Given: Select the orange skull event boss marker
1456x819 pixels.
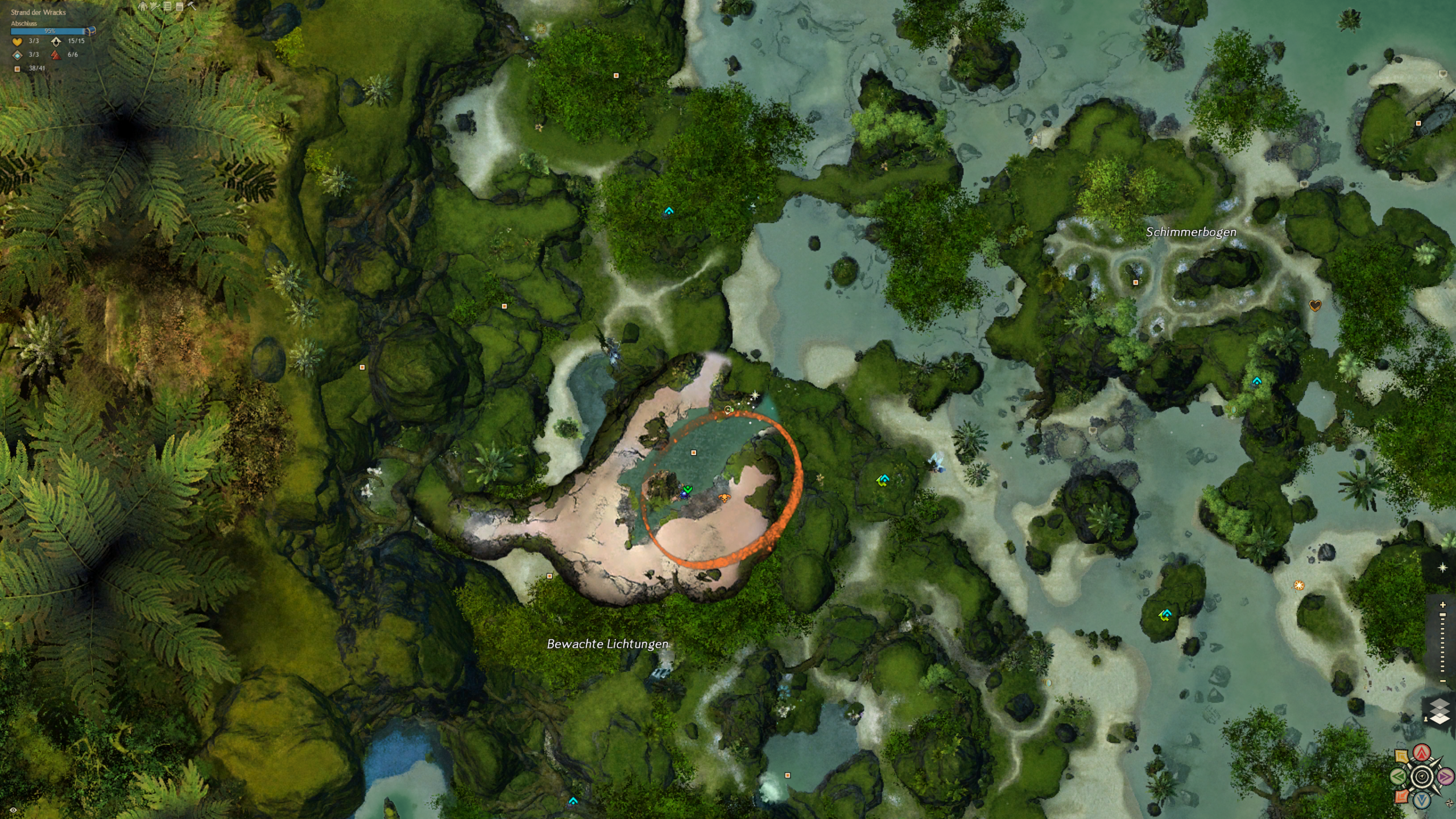Looking at the screenshot, I should pyautogui.click(x=724, y=498).
